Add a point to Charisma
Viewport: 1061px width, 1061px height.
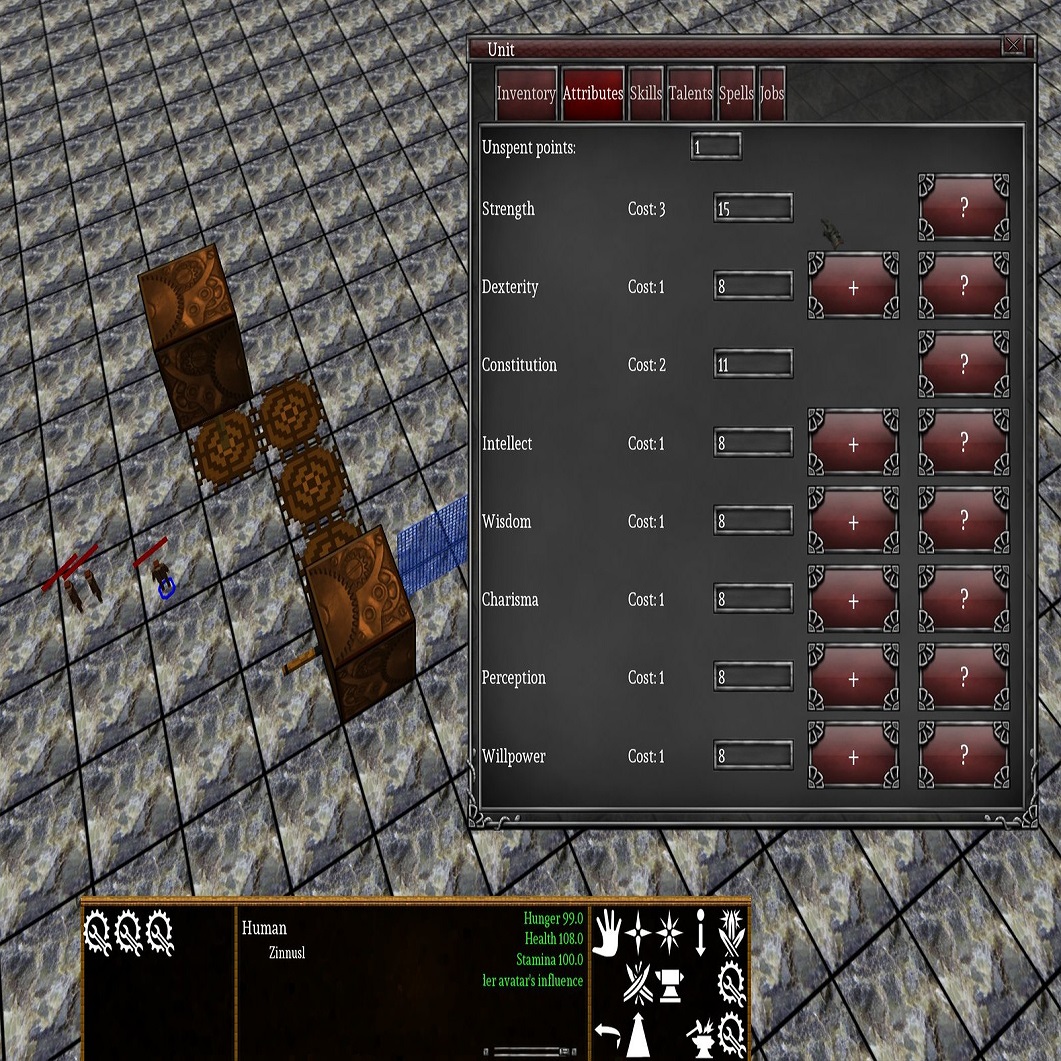point(853,600)
